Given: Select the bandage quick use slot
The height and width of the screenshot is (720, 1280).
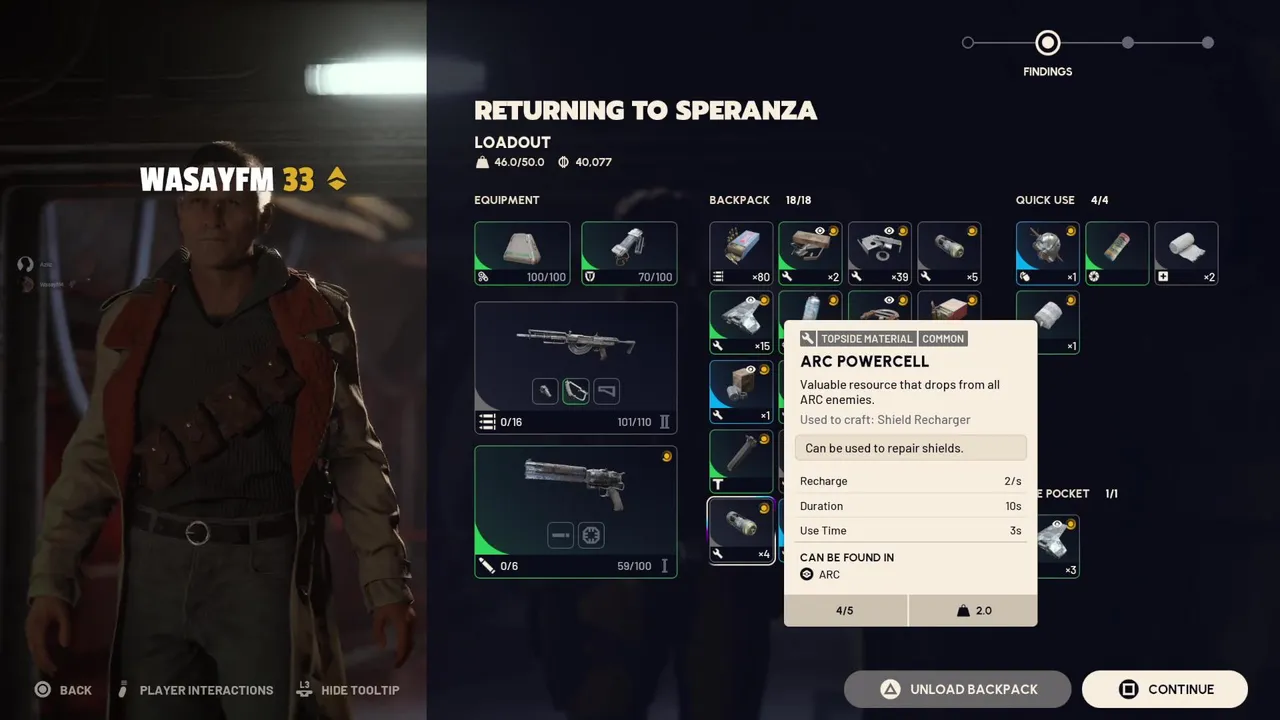Looking at the screenshot, I should tap(1186, 253).
